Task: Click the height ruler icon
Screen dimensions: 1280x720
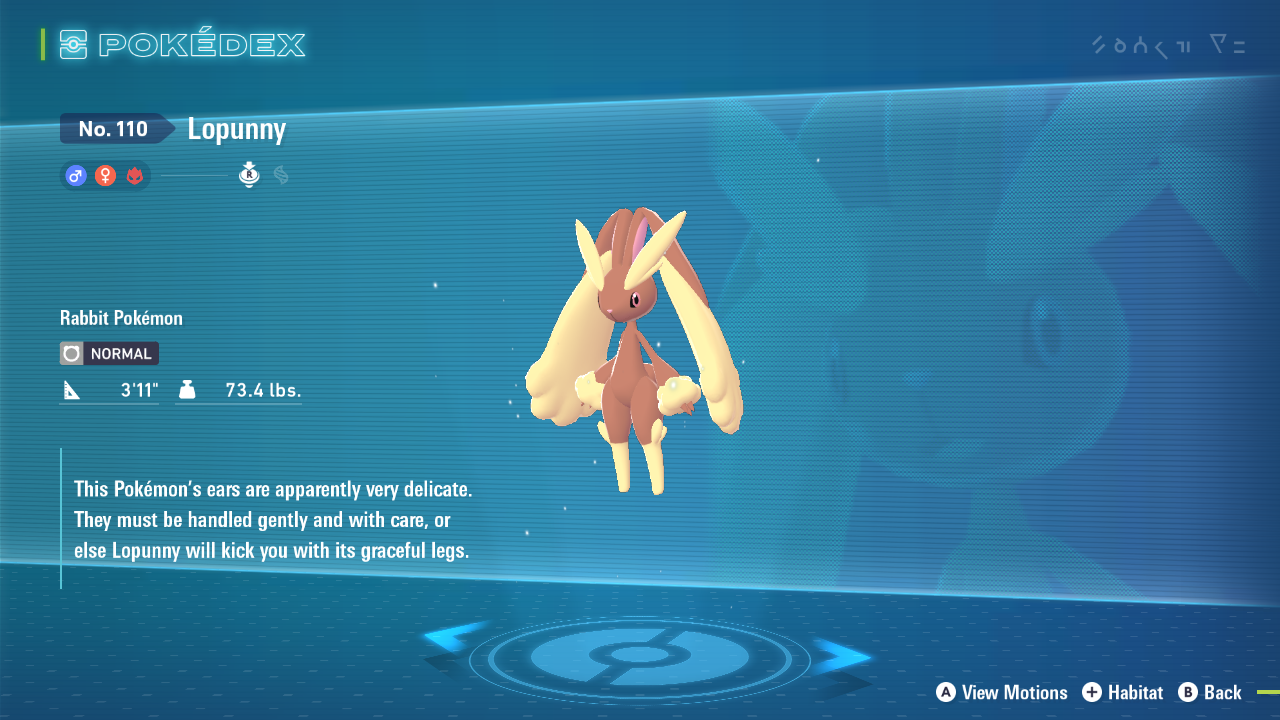Action: [71, 389]
